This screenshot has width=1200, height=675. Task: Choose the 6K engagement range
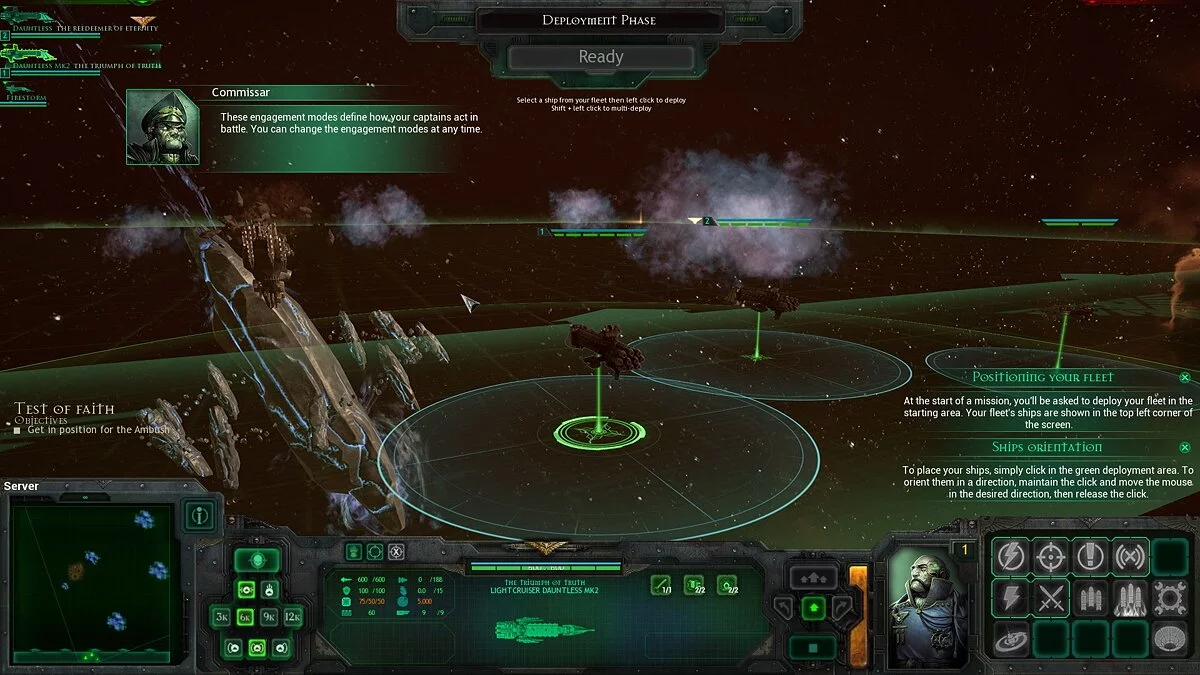(x=246, y=617)
